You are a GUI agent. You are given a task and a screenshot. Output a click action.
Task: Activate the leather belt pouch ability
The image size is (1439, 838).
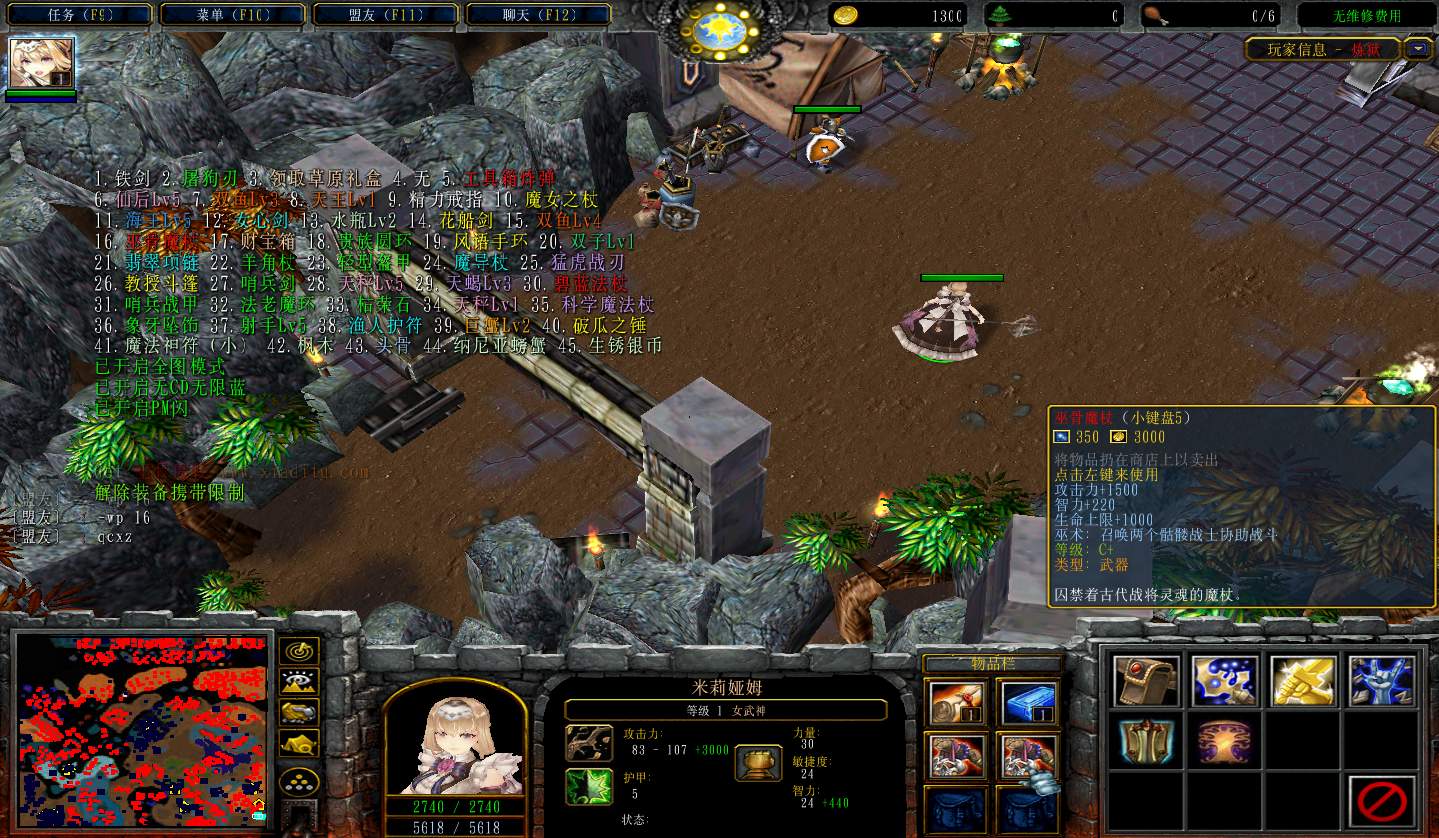point(1145,682)
